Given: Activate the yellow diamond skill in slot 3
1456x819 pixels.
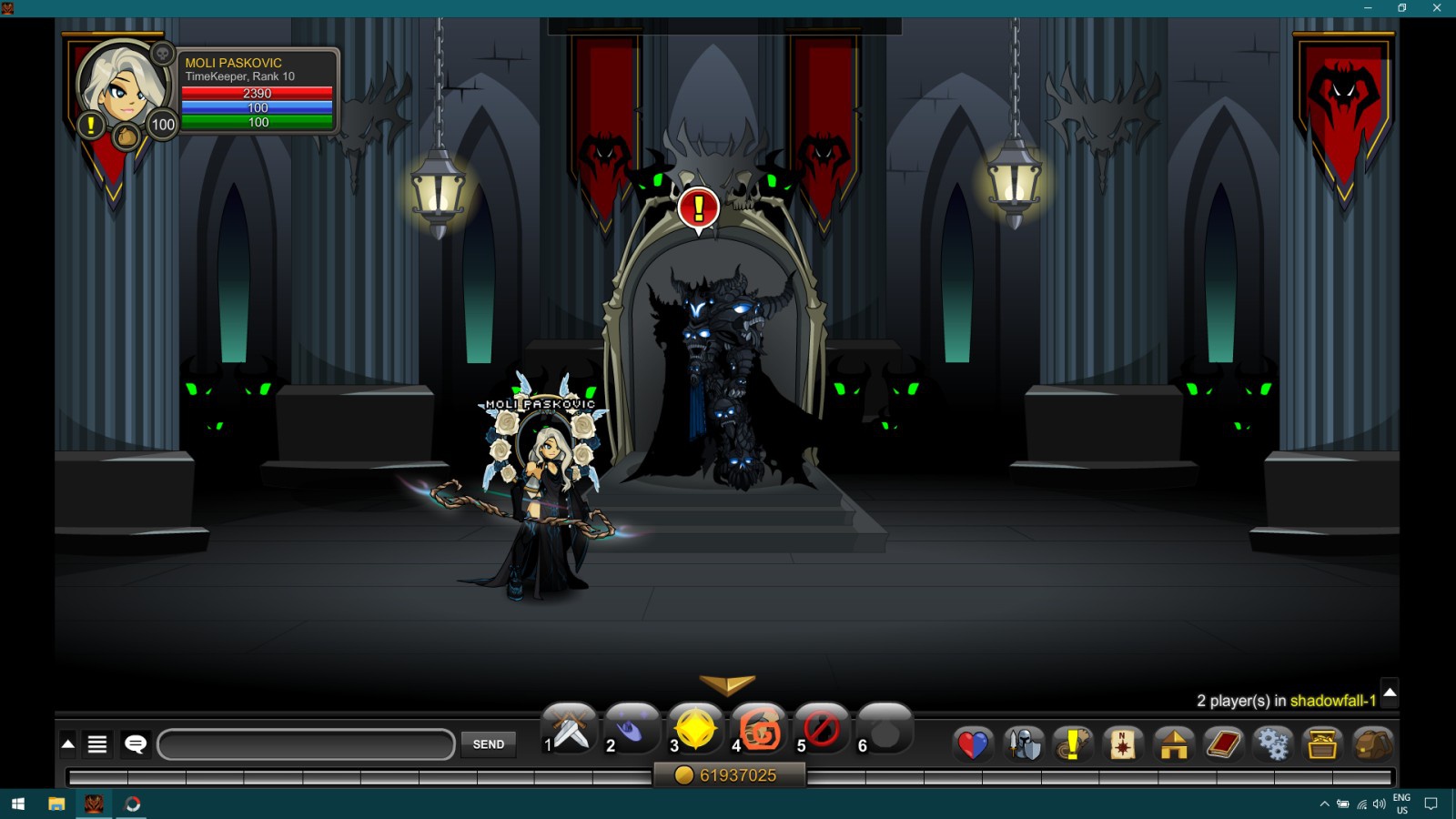Looking at the screenshot, I should [695, 730].
